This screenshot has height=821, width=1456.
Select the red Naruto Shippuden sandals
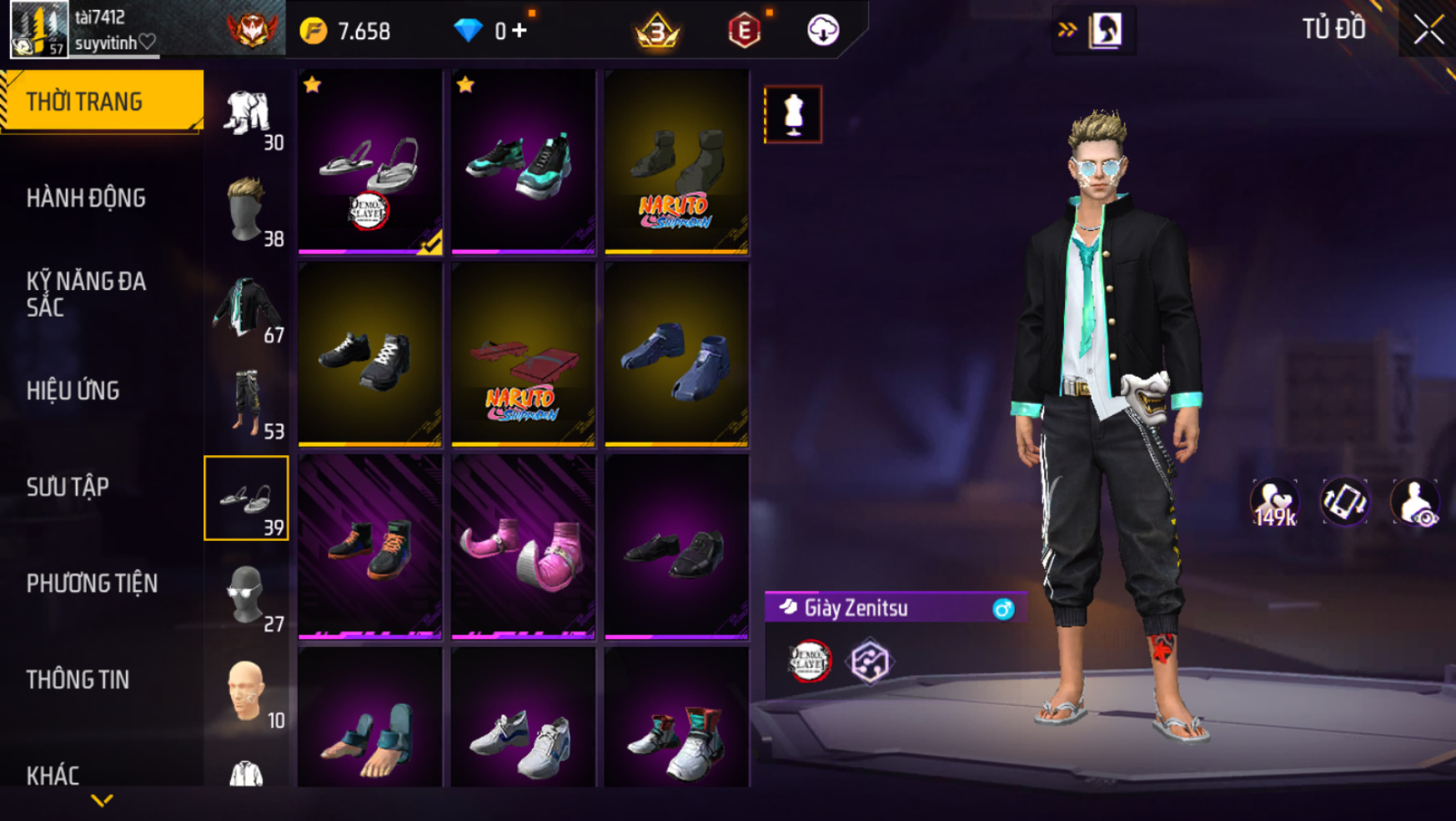pos(523,354)
